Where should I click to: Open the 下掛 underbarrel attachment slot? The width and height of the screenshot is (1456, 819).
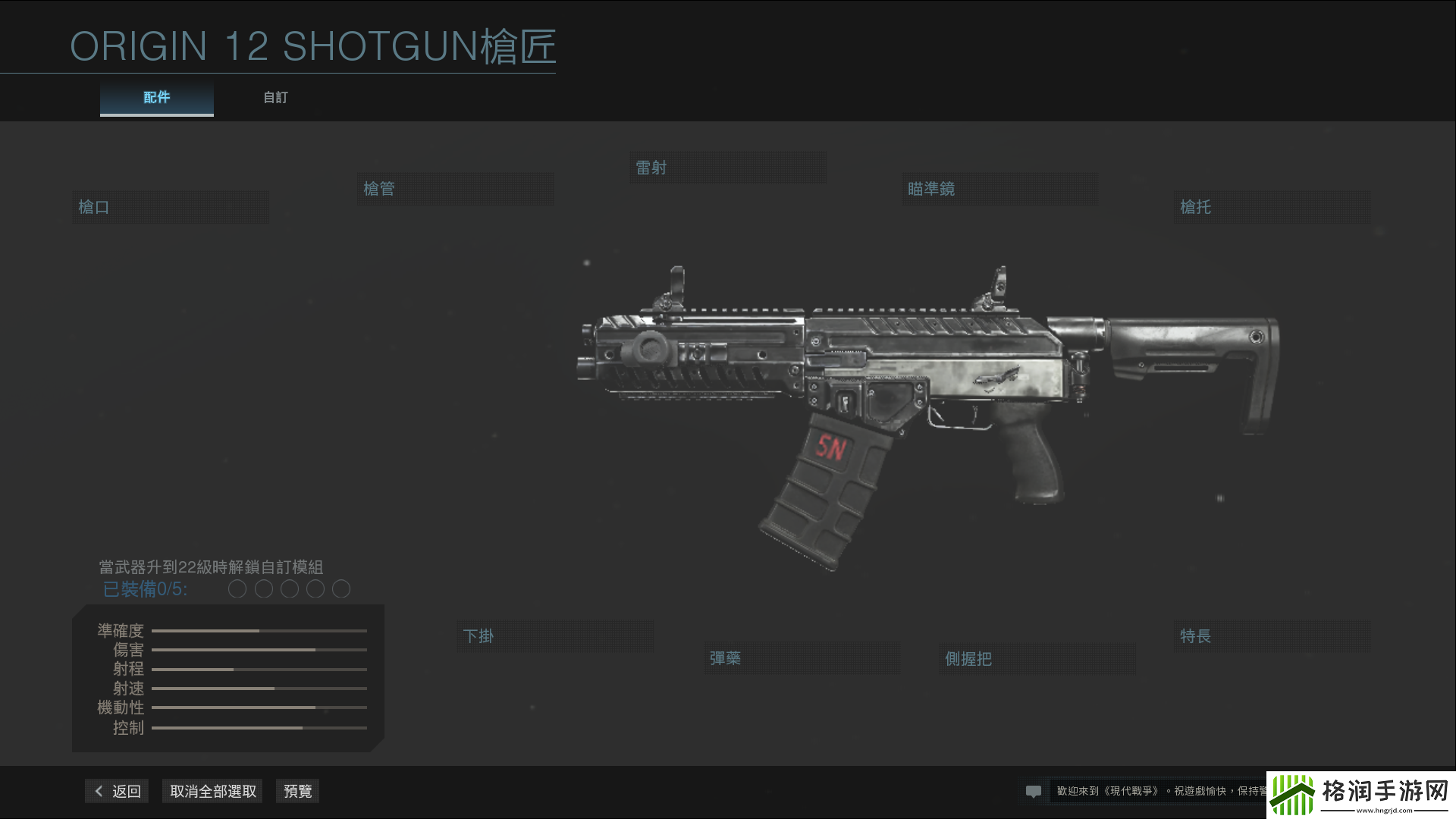point(554,636)
